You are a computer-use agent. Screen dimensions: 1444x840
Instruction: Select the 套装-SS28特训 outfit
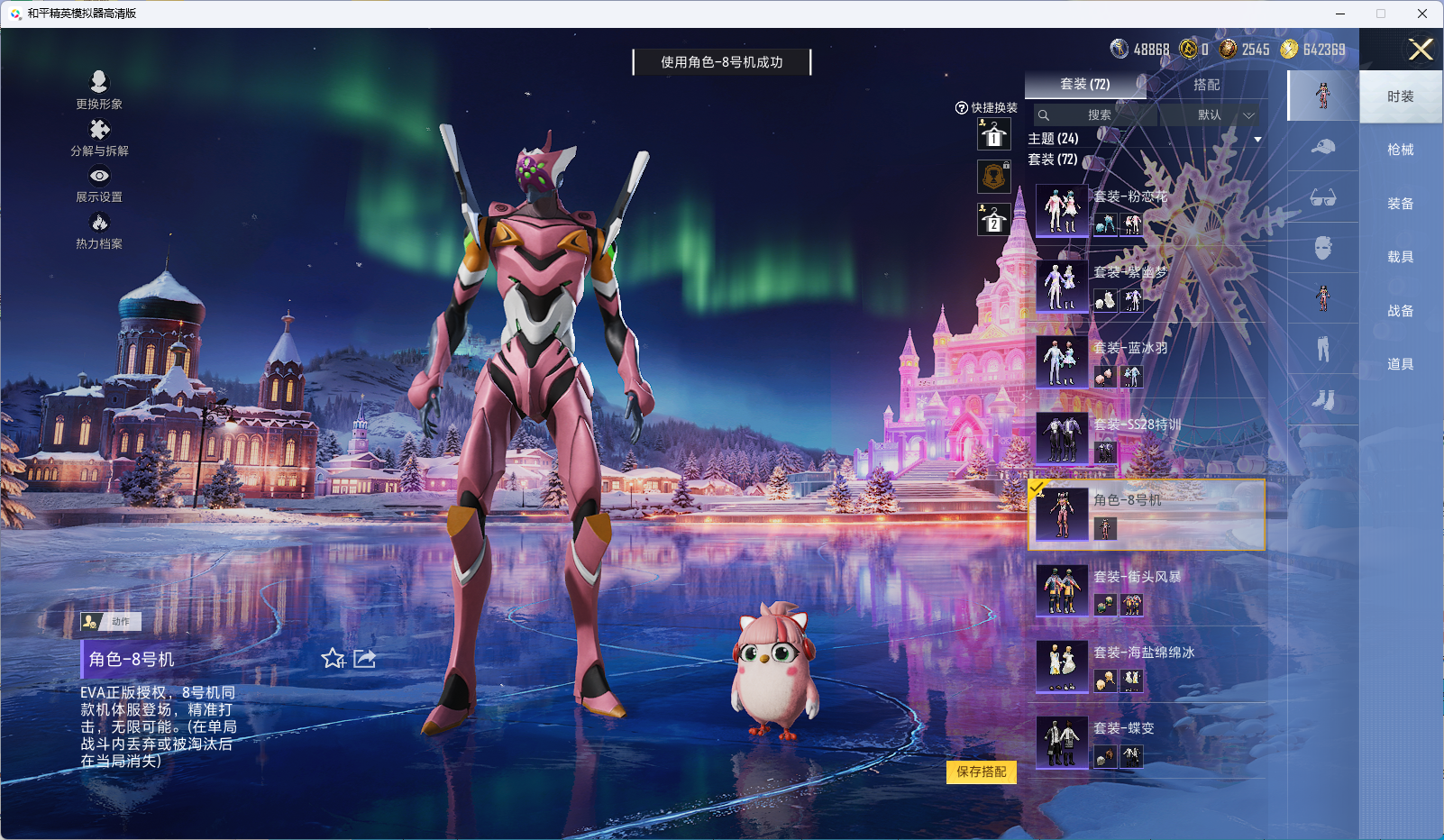coord(1146,438)
